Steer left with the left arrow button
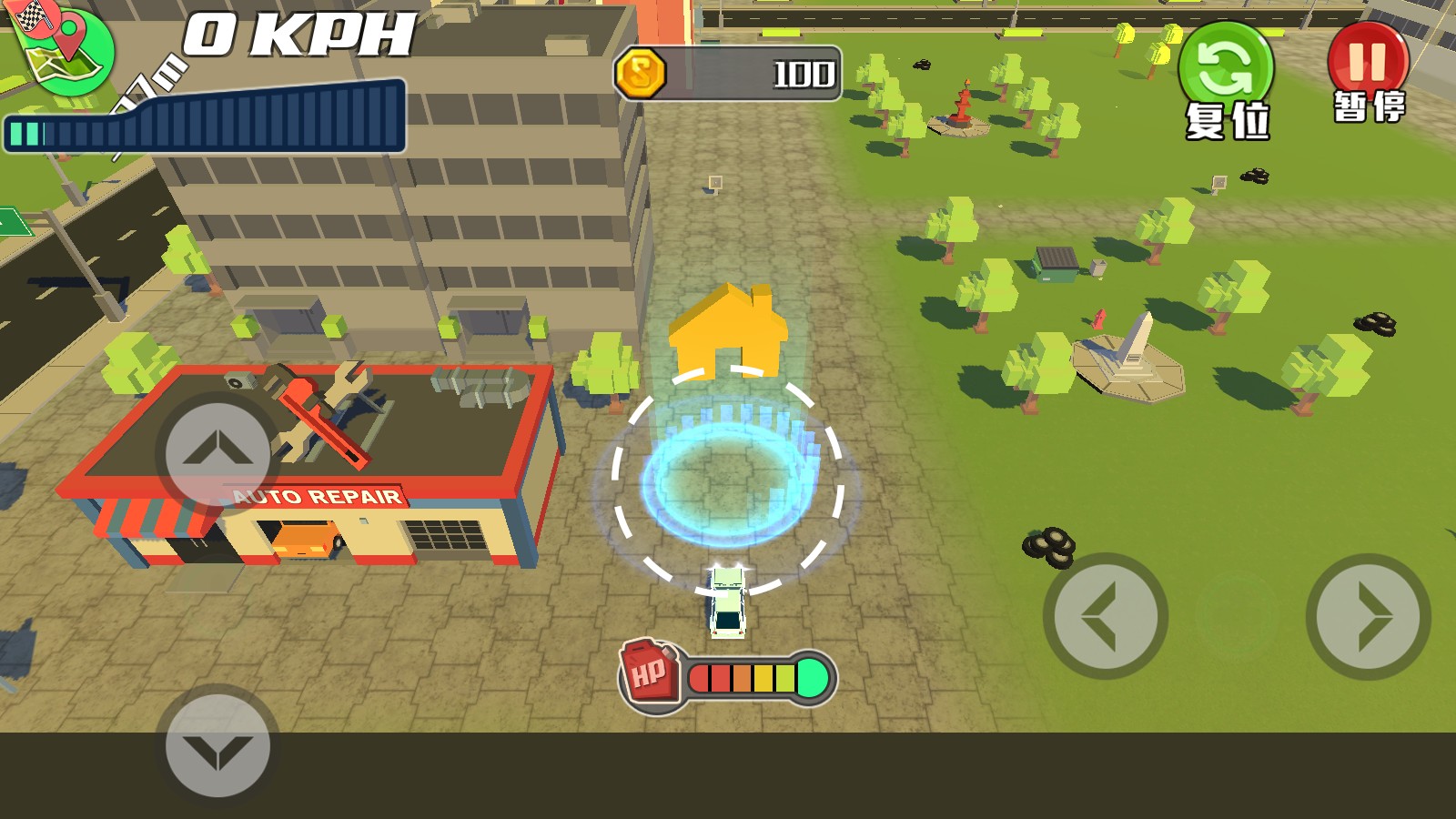The width and height of the screenshot is (1456, 819). point(1105,616)
